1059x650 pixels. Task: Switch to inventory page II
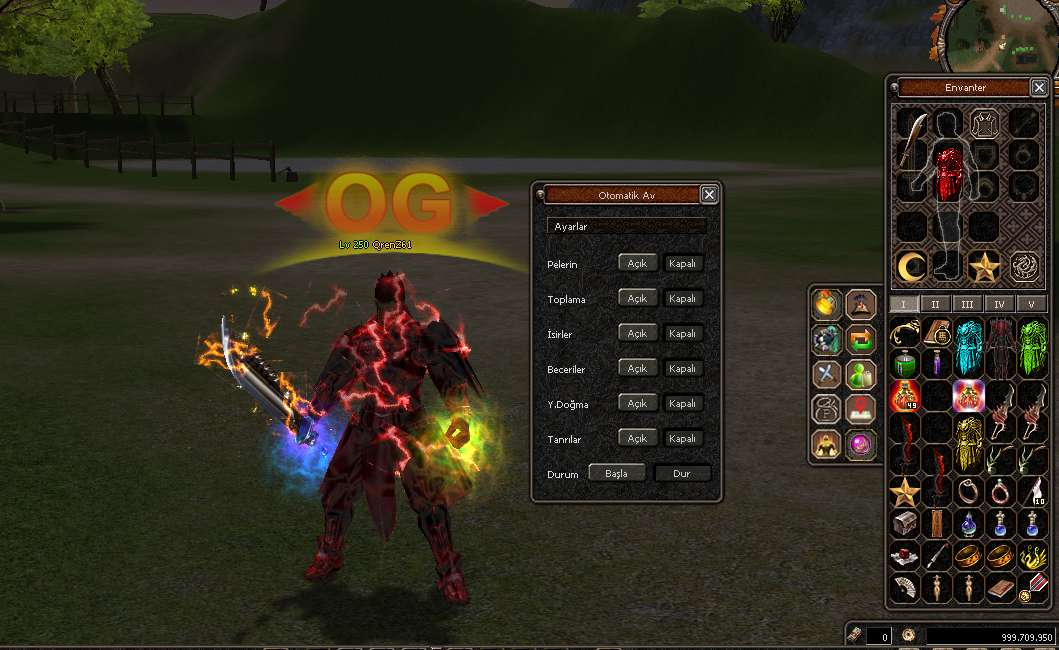pyautogui.click(x=935, y=304)
